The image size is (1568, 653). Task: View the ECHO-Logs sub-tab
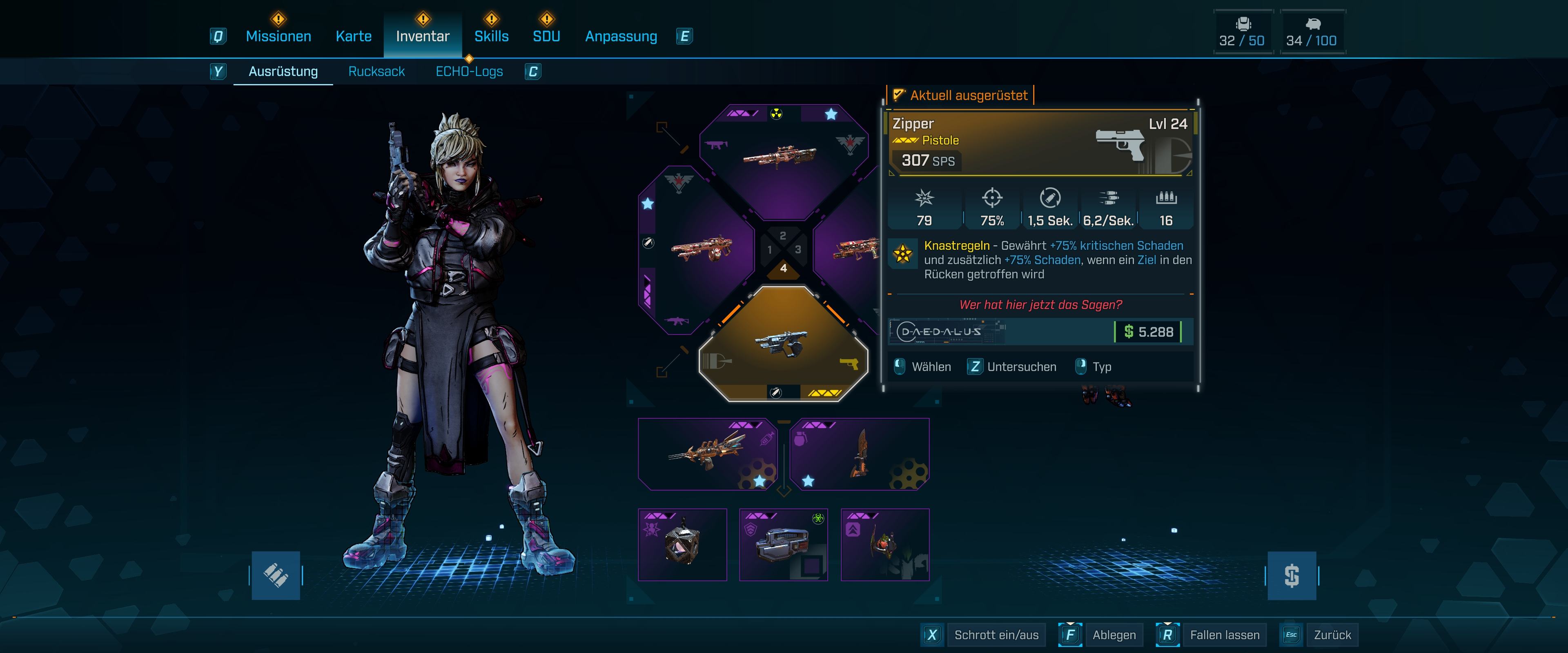coord(469,72)
